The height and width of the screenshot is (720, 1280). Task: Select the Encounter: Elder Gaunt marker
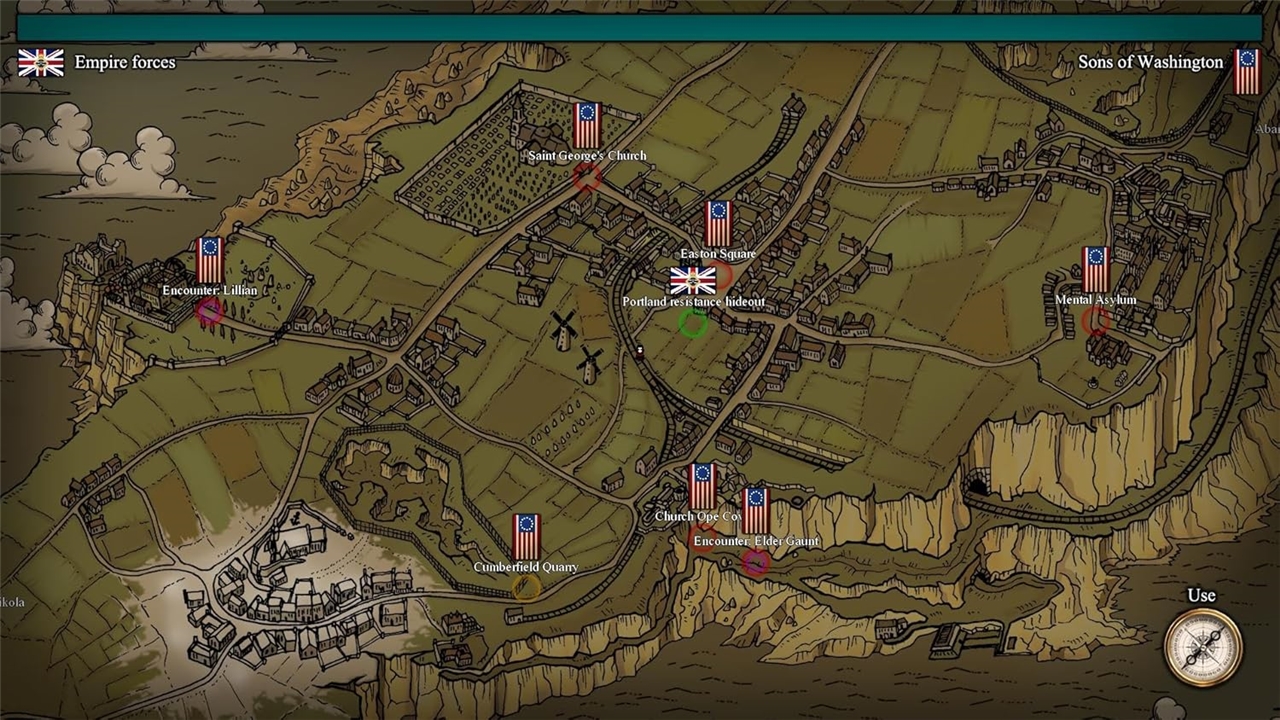(756, 562)
